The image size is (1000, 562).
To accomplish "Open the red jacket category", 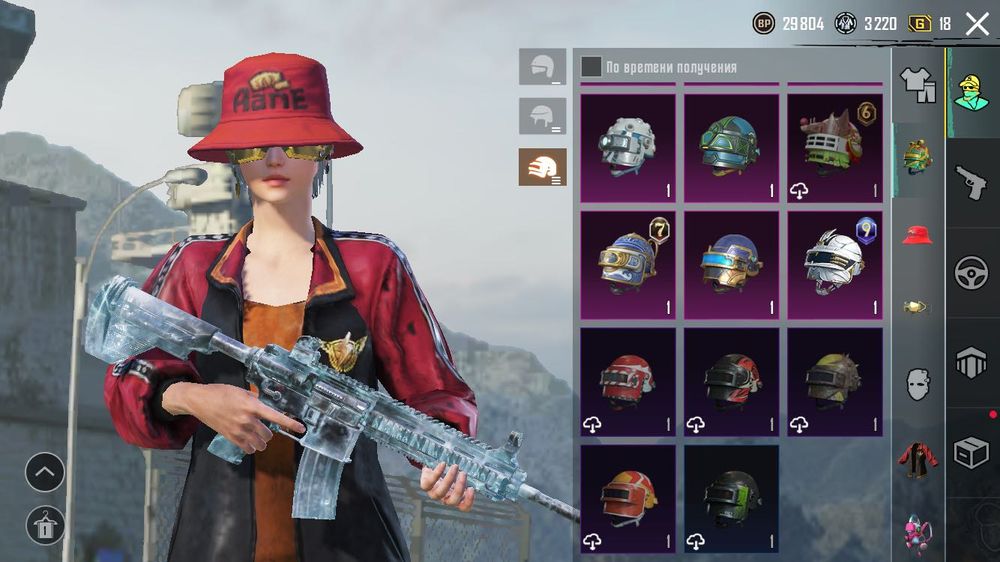I will click(x=917, y=457).
